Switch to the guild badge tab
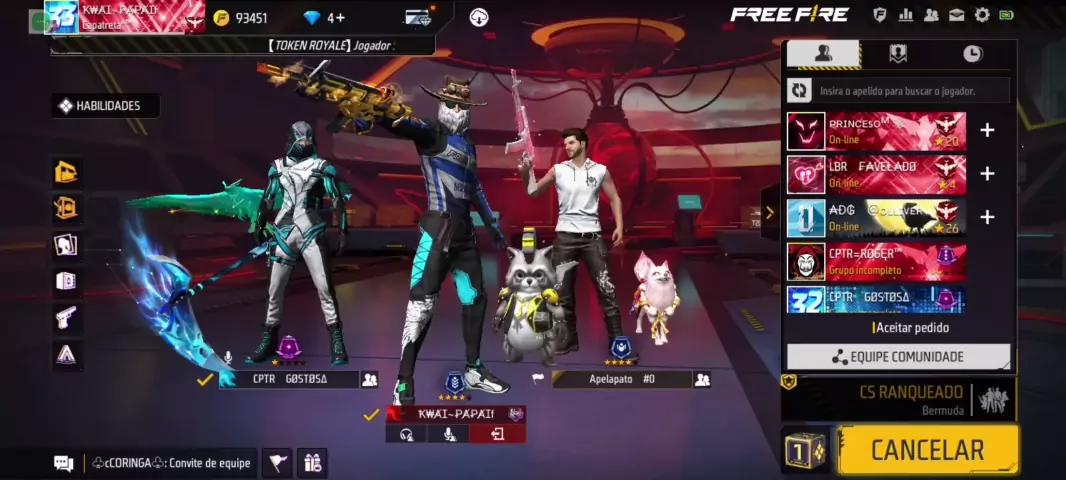The height and width of the screenshot is (480, 1066). pyautogui.click(x=898, y=54)
